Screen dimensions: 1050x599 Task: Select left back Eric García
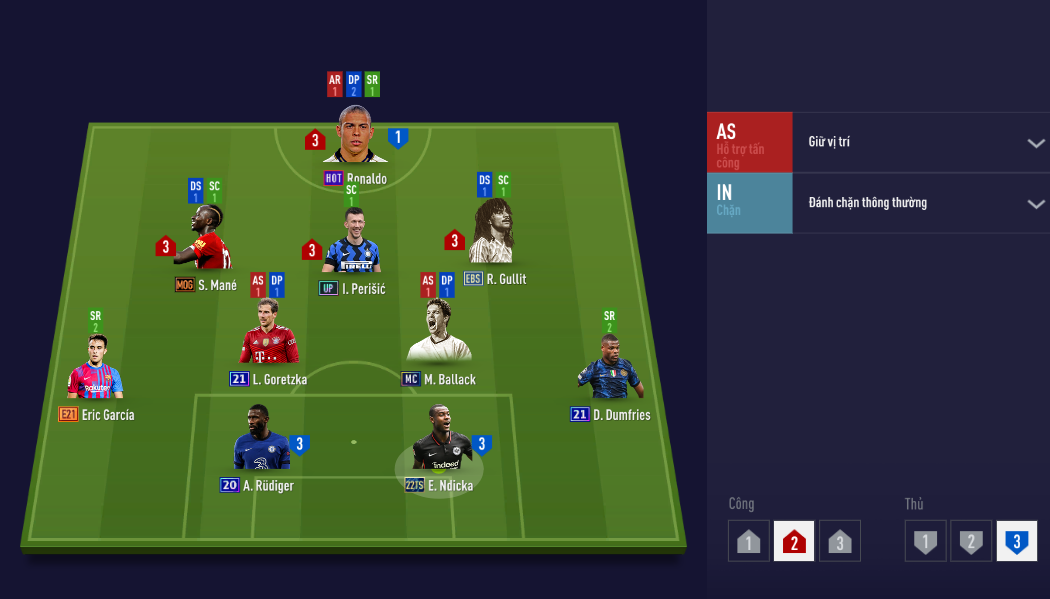[x=95, y=368]
